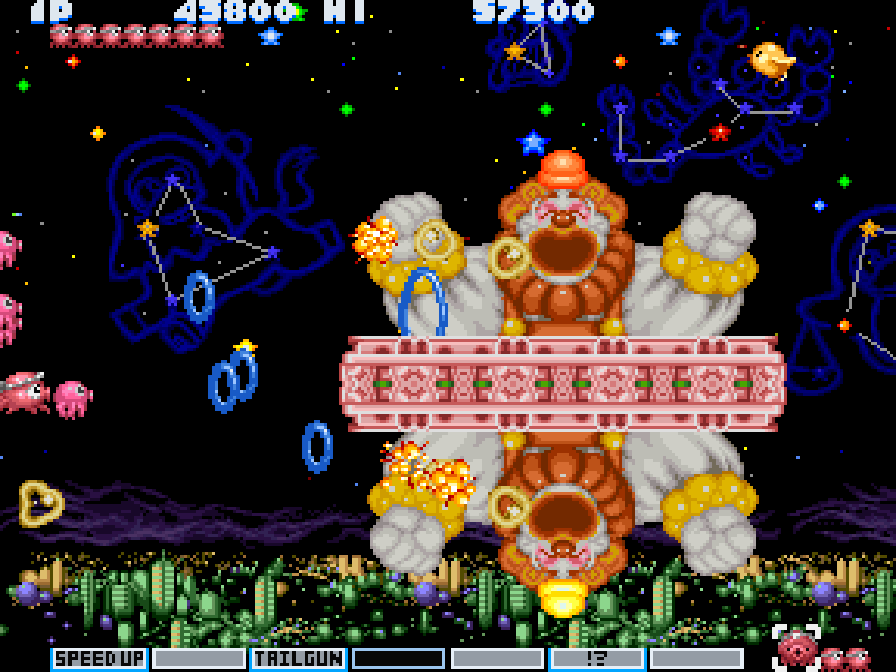Choose the TAILGUN power-up slot
The width and height of the screenshot is (896, 672).
[298, 659]
